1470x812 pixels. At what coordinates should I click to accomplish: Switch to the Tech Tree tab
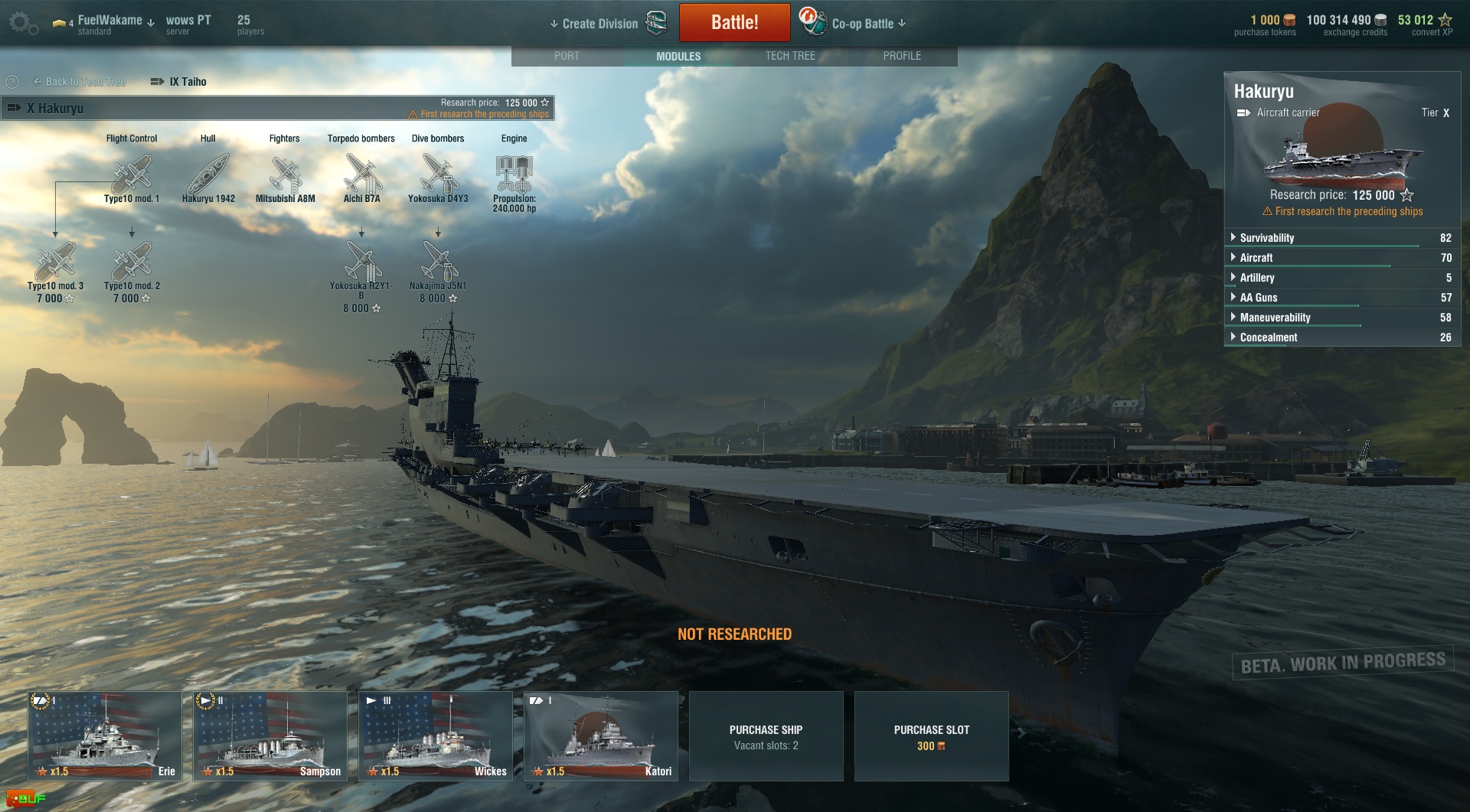click(790, 56)
